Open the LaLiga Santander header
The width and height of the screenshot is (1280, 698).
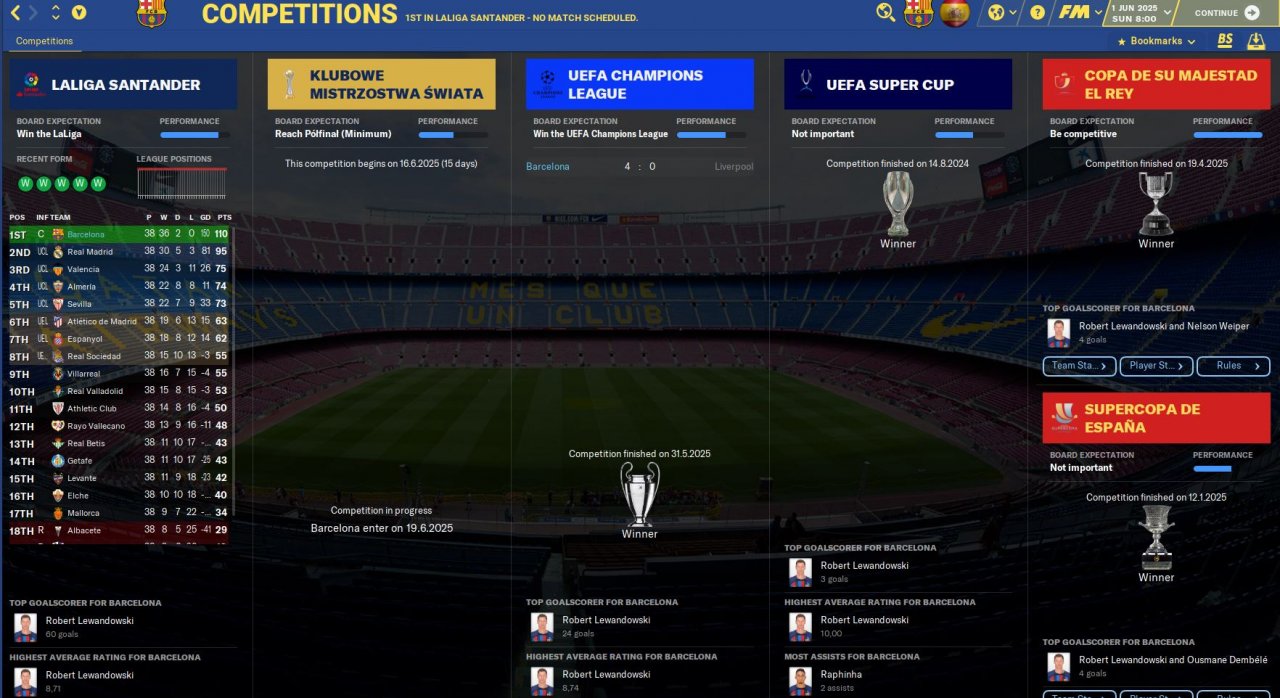[x=124, y=84]
